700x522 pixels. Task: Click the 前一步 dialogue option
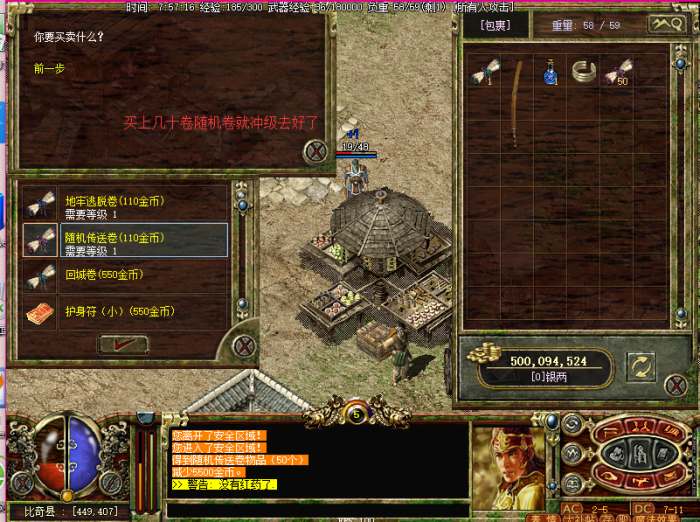click(49, 69)
